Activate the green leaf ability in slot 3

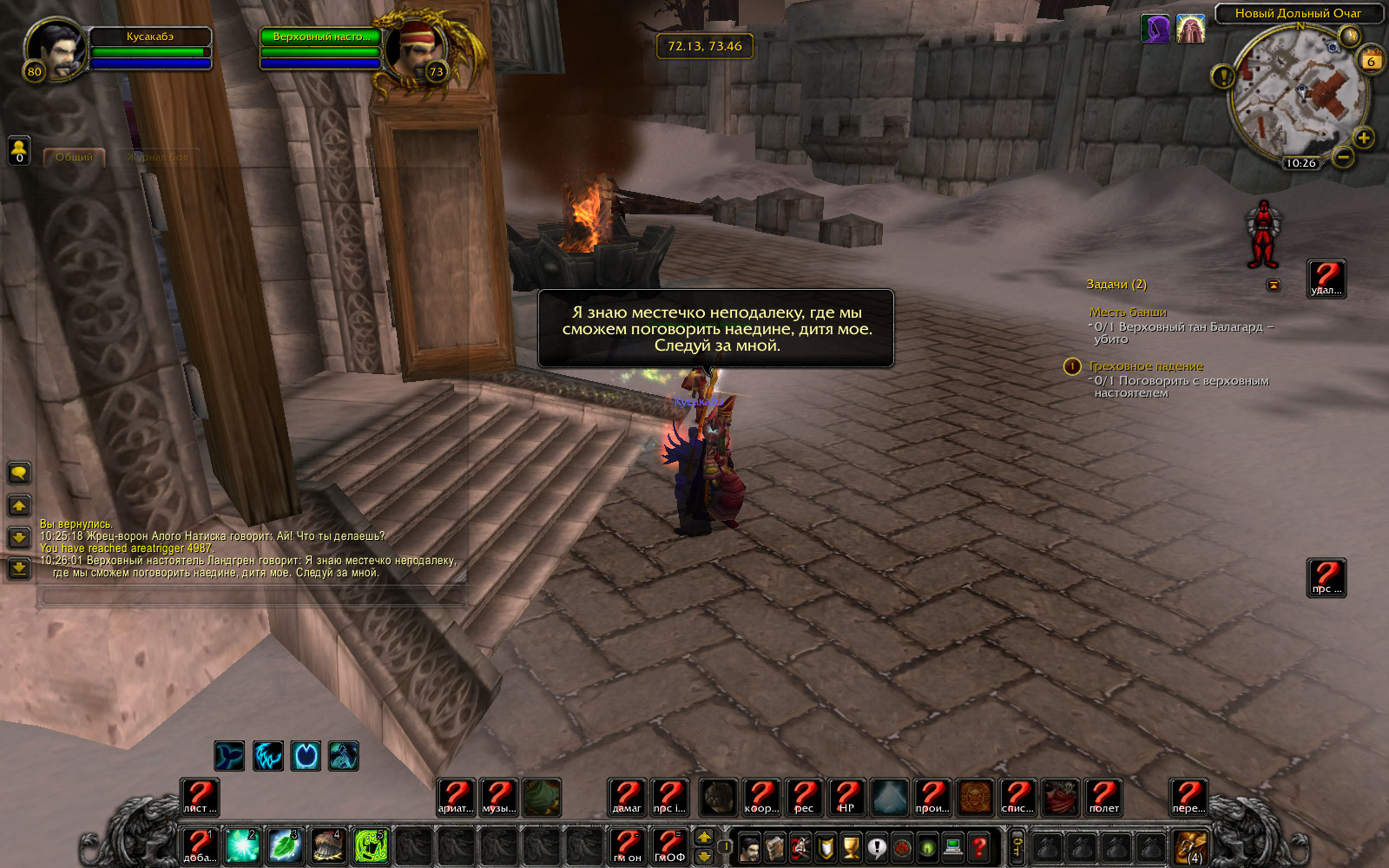coord(285,845)
